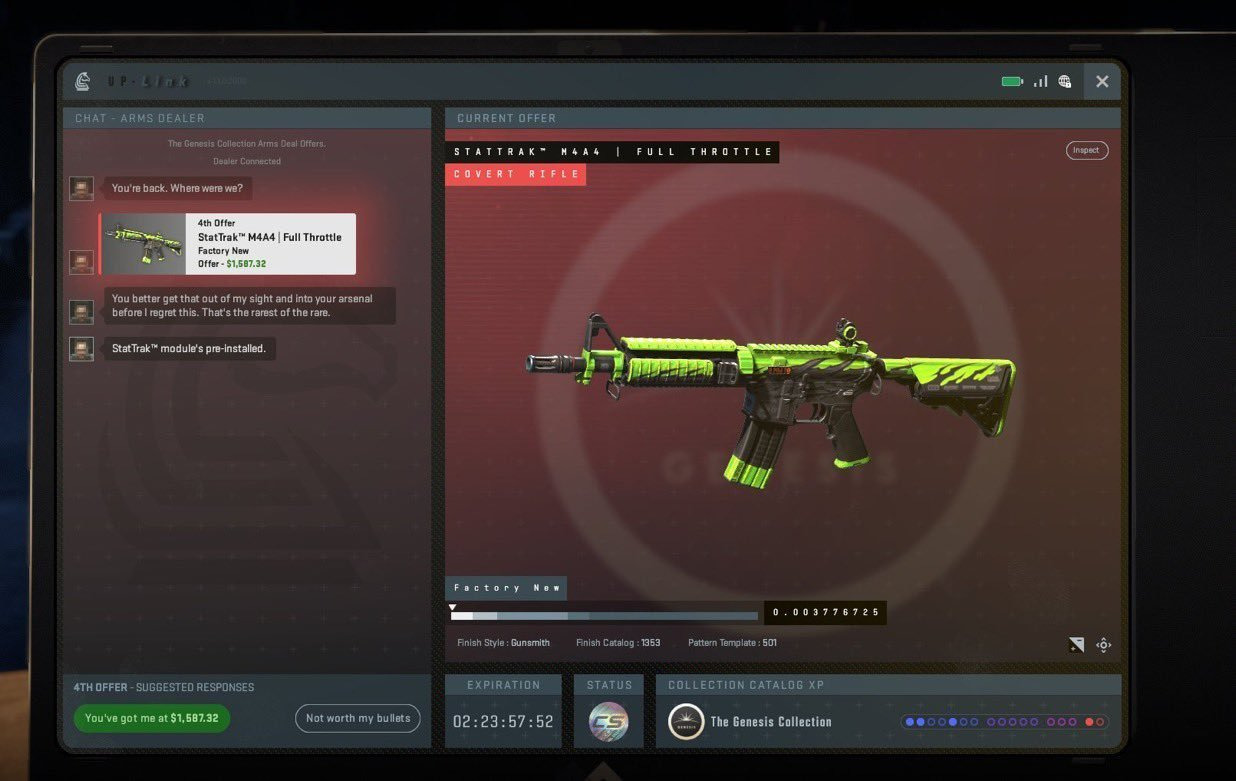This screenshot has height=781, width=1236.
Task: Toggle the plus/minus contrast view icon
Action: tap(1076, 645)
